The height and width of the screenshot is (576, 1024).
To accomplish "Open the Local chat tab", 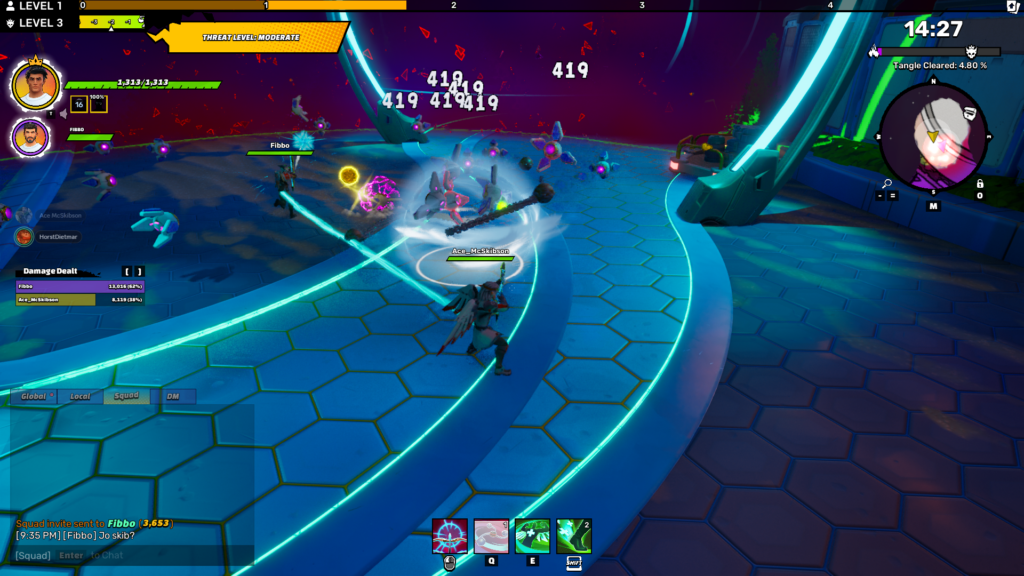I will [x=80, y=397].
